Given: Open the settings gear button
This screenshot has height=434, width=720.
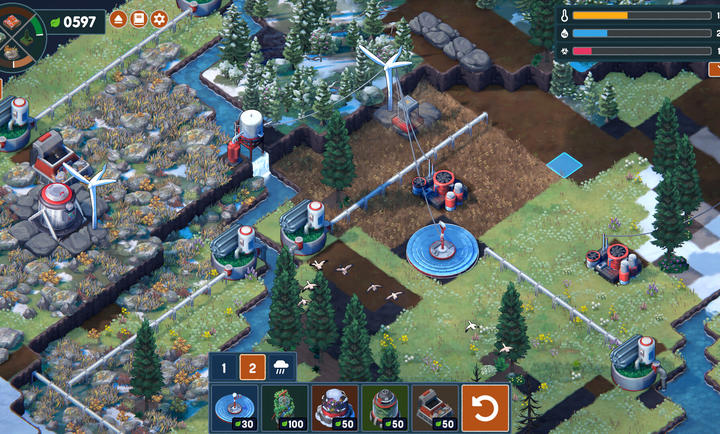Looking at the screenshot, I should [158, 19].
